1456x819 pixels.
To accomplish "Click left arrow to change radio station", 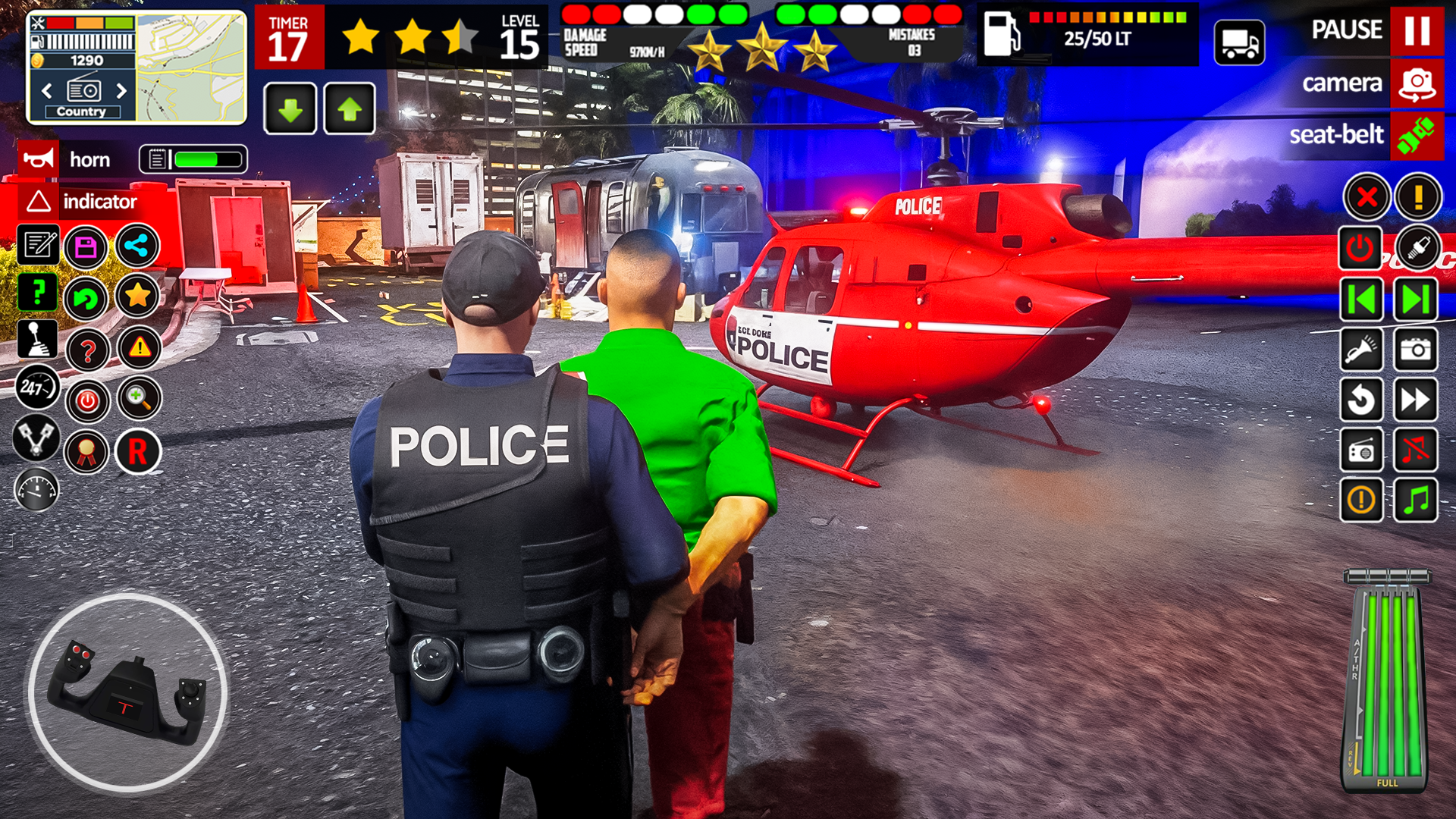I will pos(47,89).
